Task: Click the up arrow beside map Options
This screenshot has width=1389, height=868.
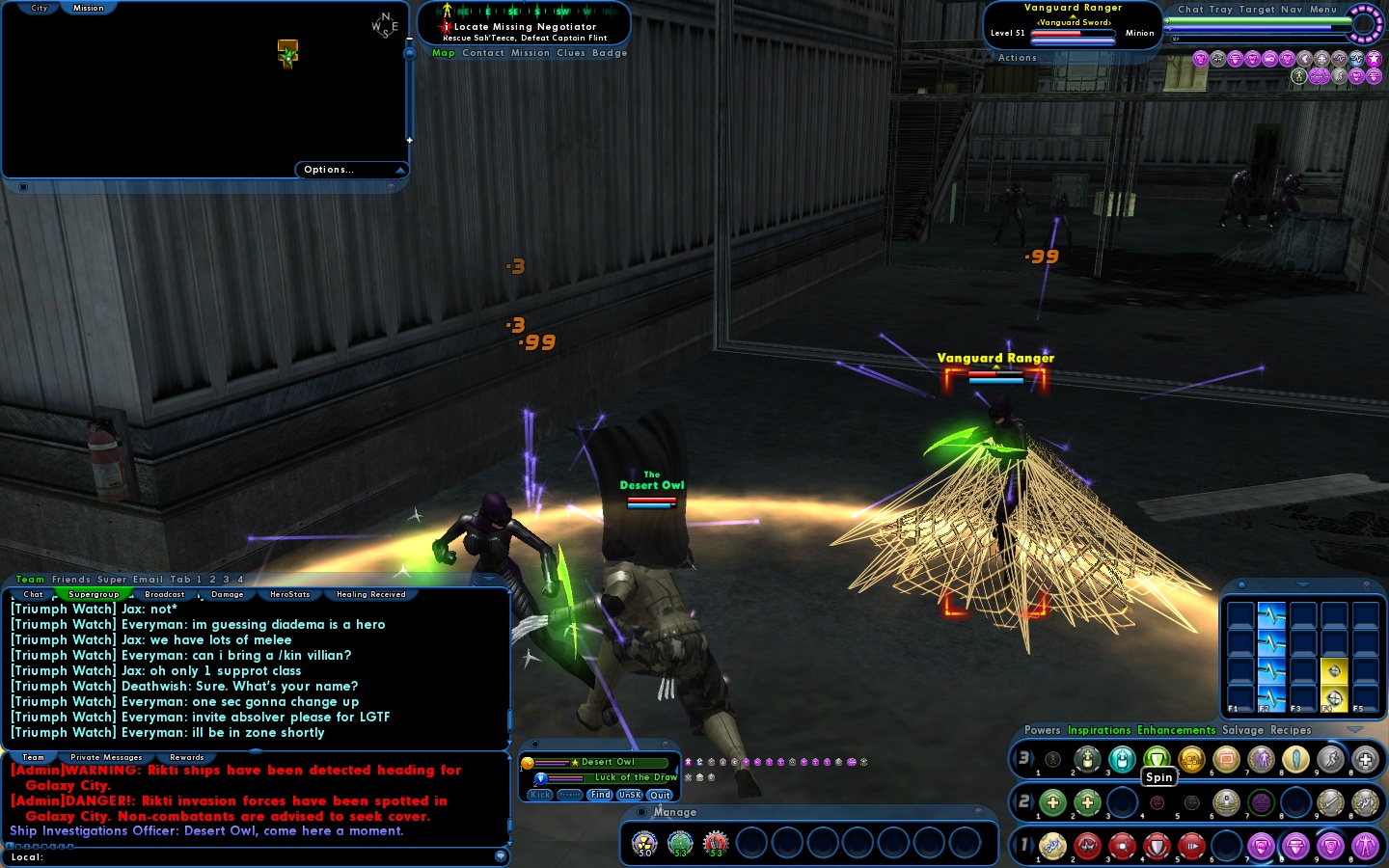Action: pyautogui.click(x=402, y=169)
